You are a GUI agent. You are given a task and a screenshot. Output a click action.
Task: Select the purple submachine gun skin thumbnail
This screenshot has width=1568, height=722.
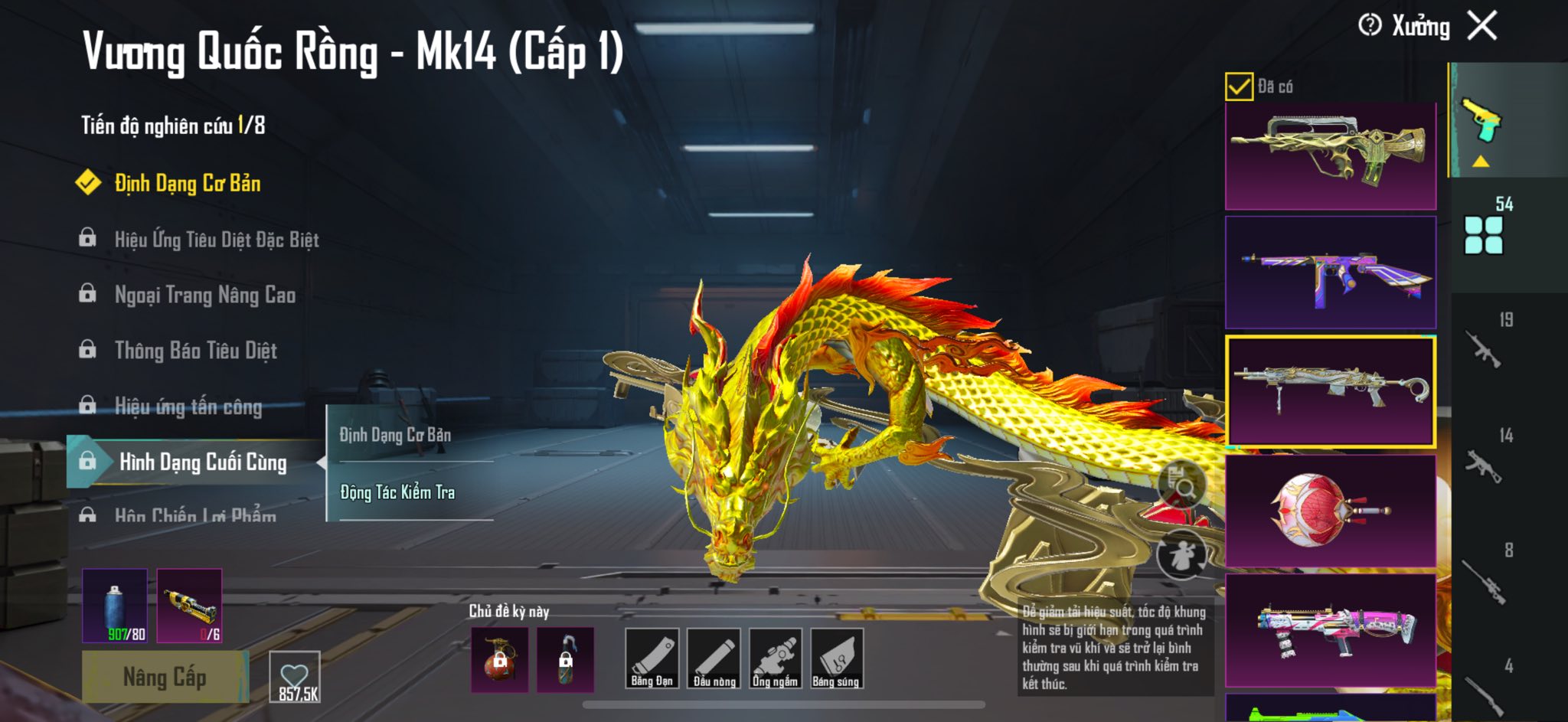click(x=1330, y=273)
